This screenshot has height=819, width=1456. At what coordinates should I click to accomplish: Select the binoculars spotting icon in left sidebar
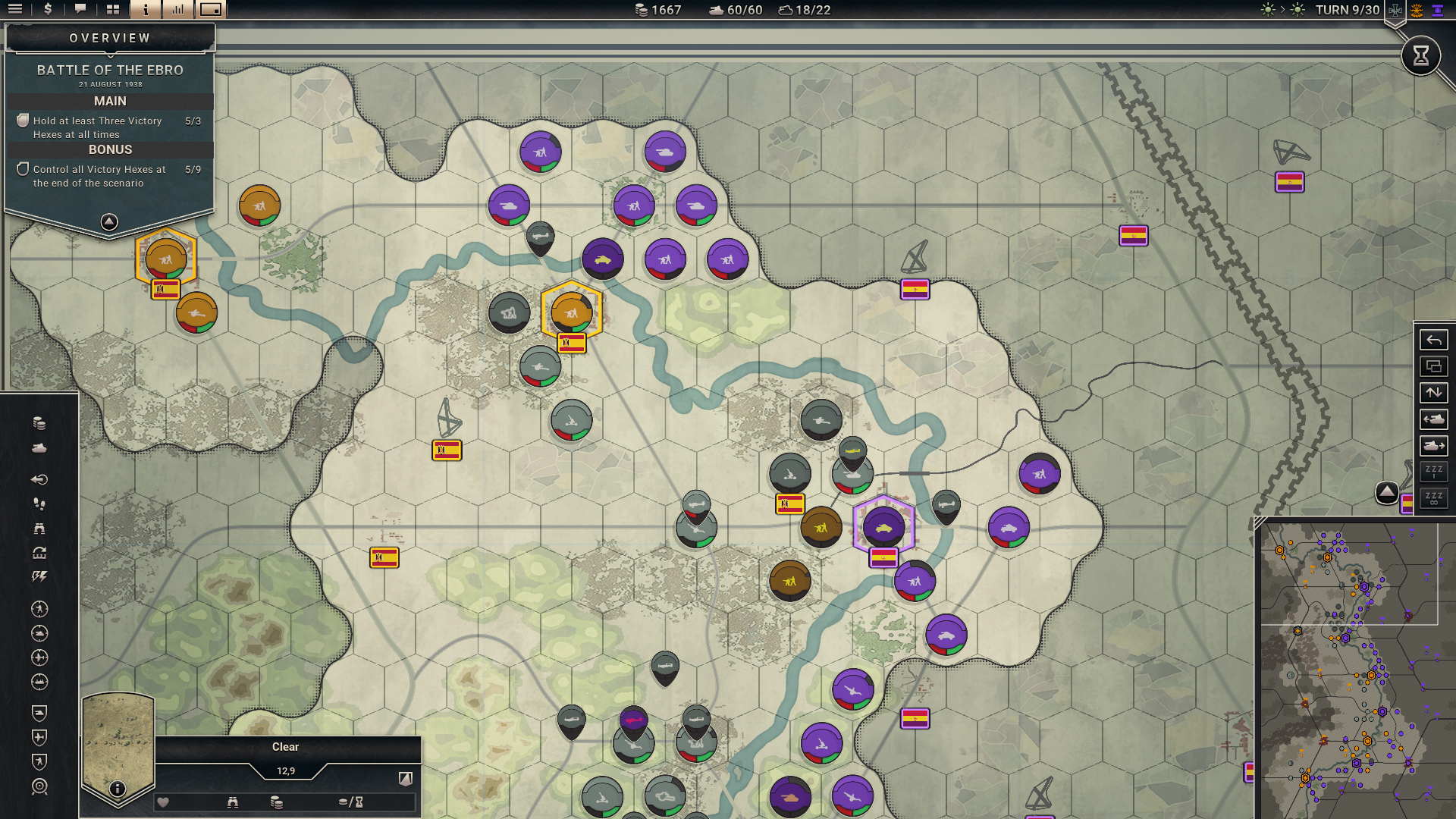pyautogui.click(x=39, y=528)
